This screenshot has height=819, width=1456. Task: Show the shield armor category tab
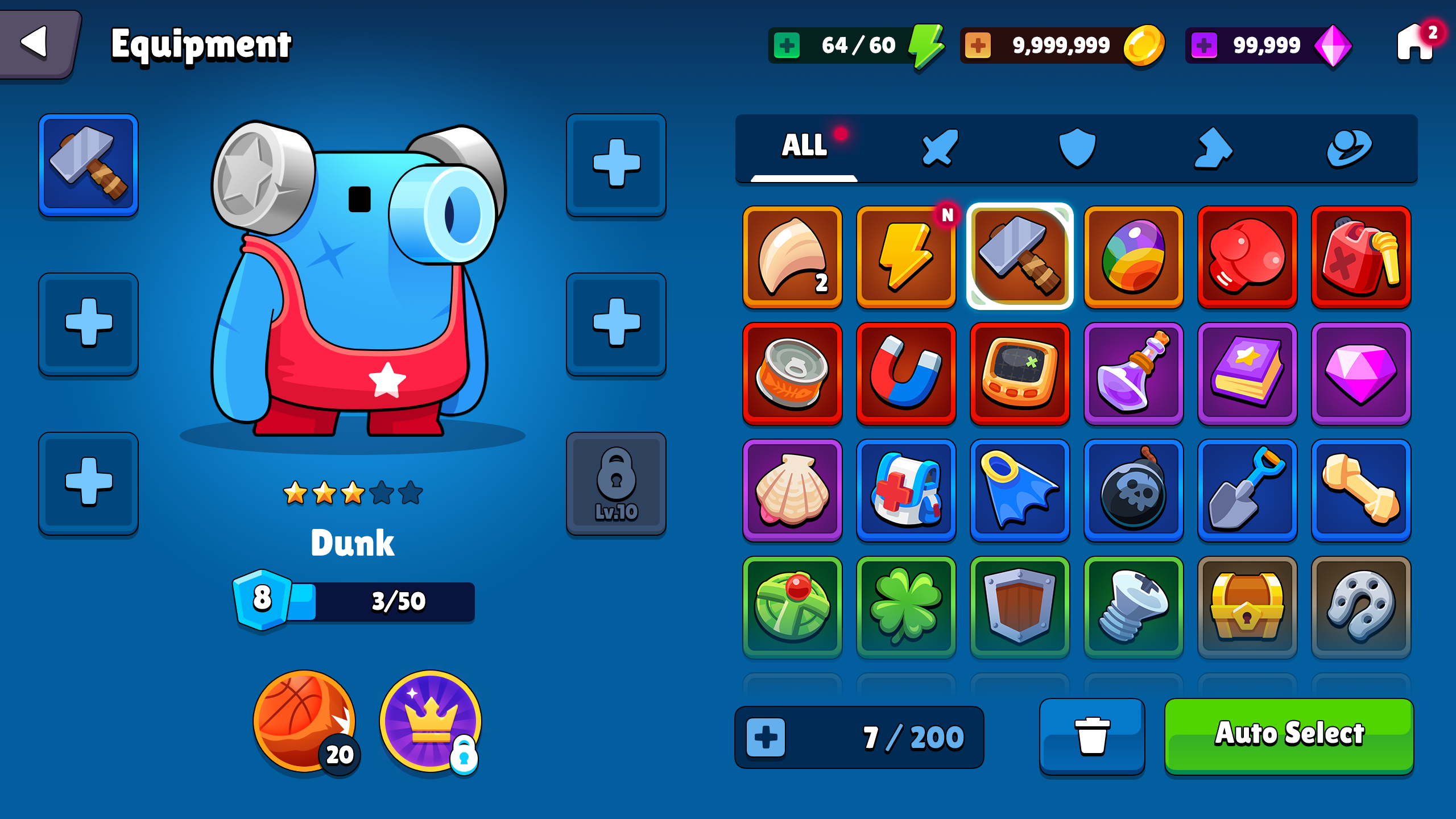click(1077, 148)
